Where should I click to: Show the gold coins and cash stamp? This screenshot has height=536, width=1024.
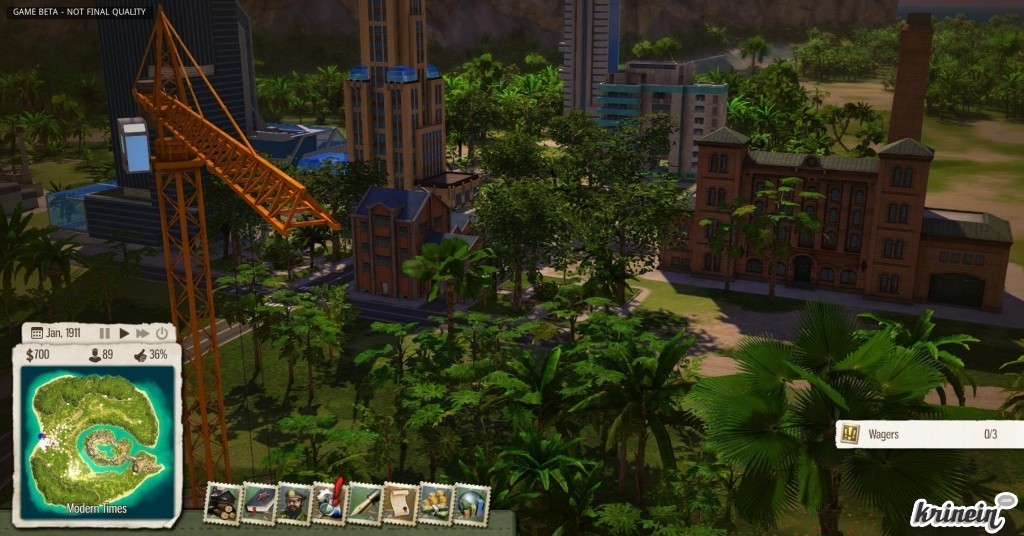pos(435,503)
